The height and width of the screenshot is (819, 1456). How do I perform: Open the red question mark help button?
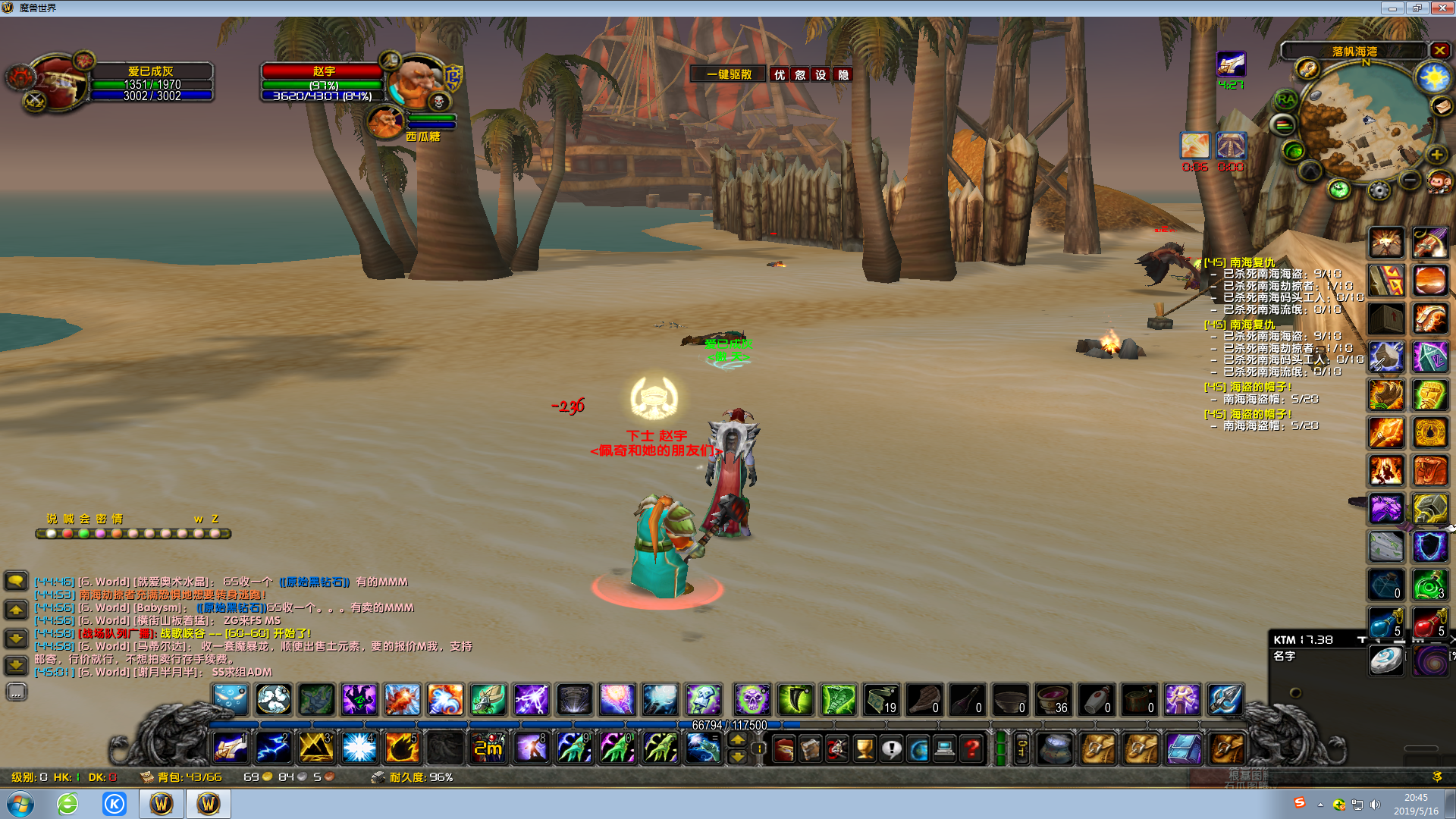coord(971,749)
